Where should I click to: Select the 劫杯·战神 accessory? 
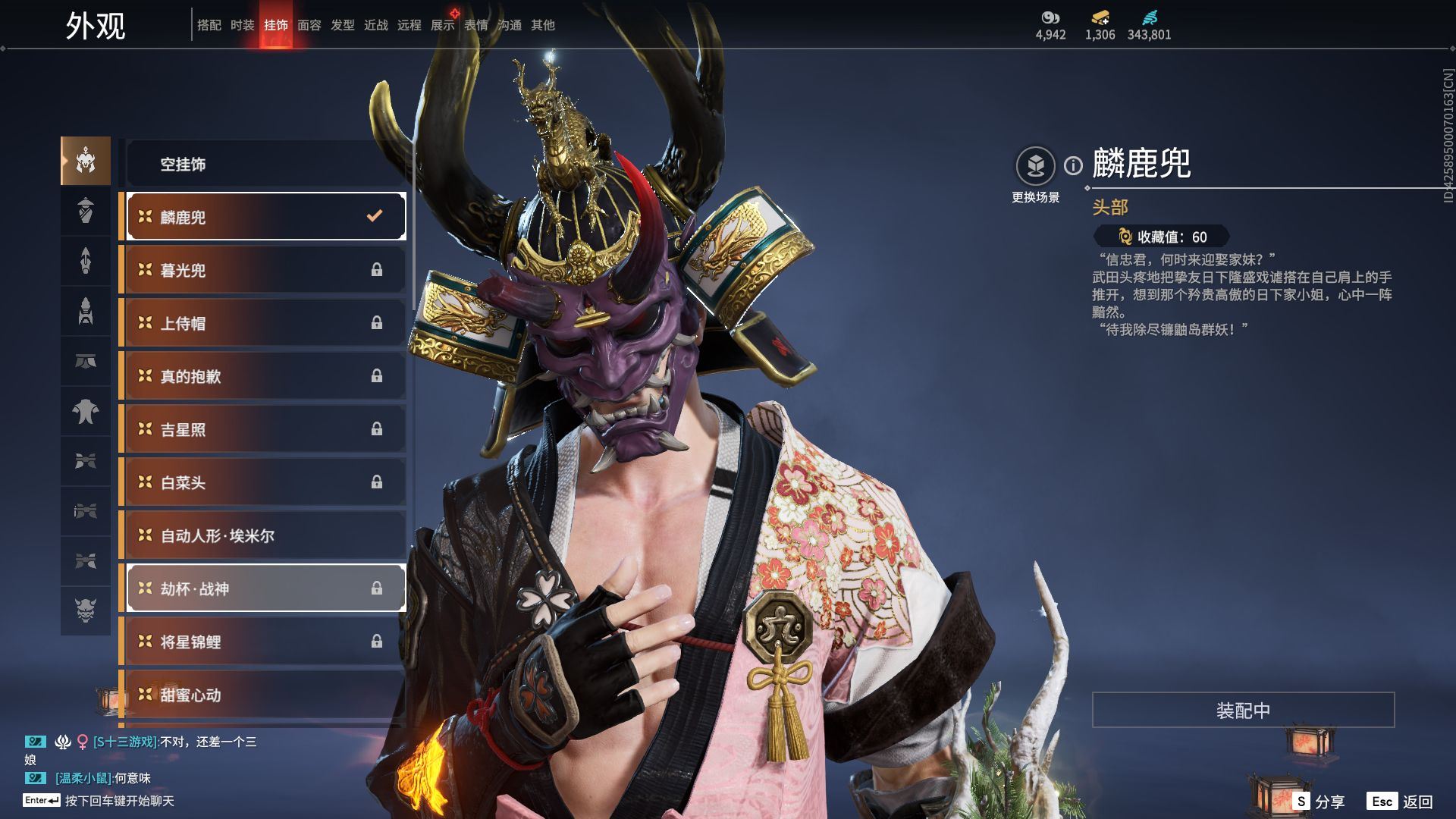click(265, 588)
